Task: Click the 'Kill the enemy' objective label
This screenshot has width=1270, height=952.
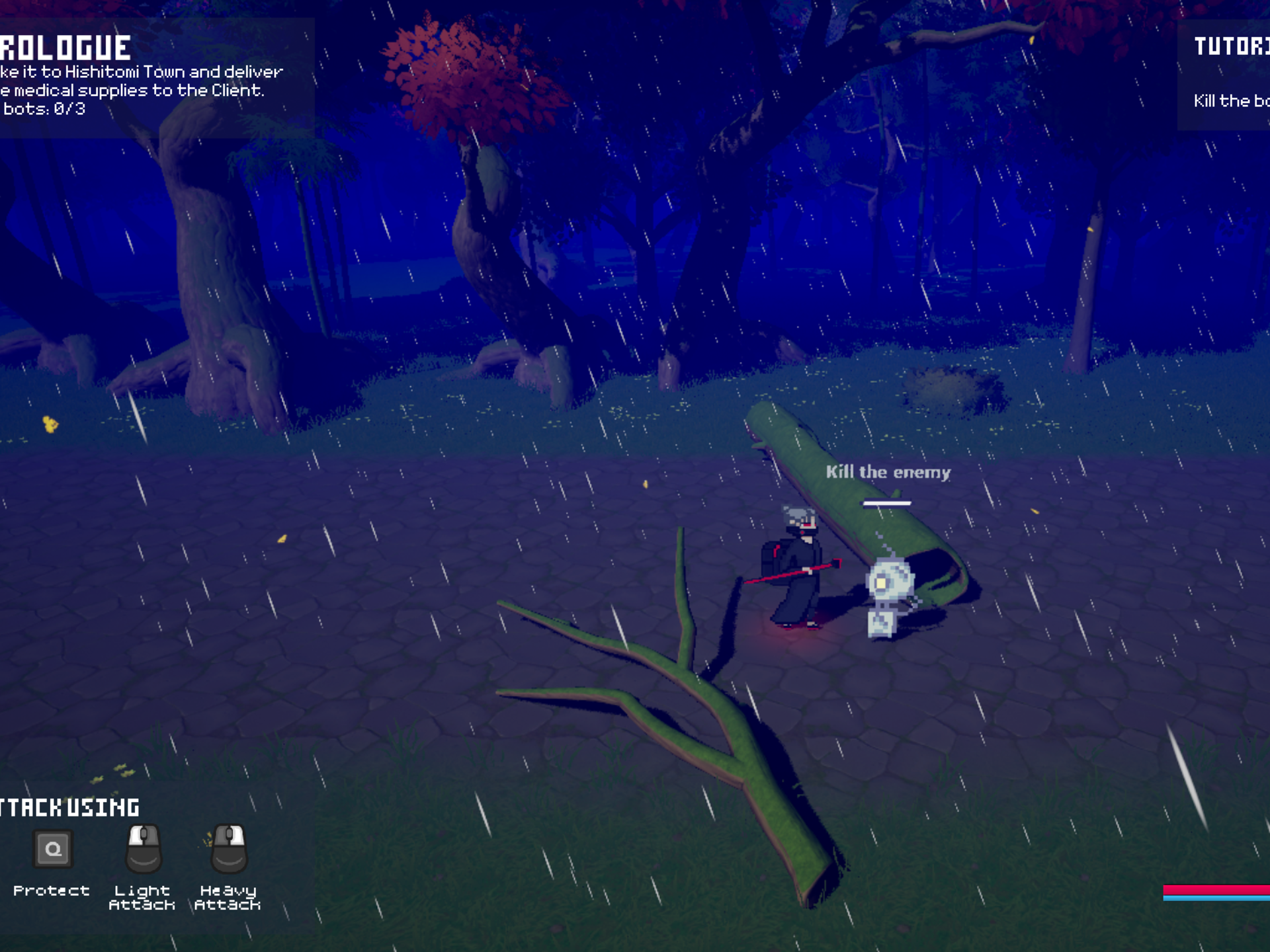Action: [x=888, y=472]
